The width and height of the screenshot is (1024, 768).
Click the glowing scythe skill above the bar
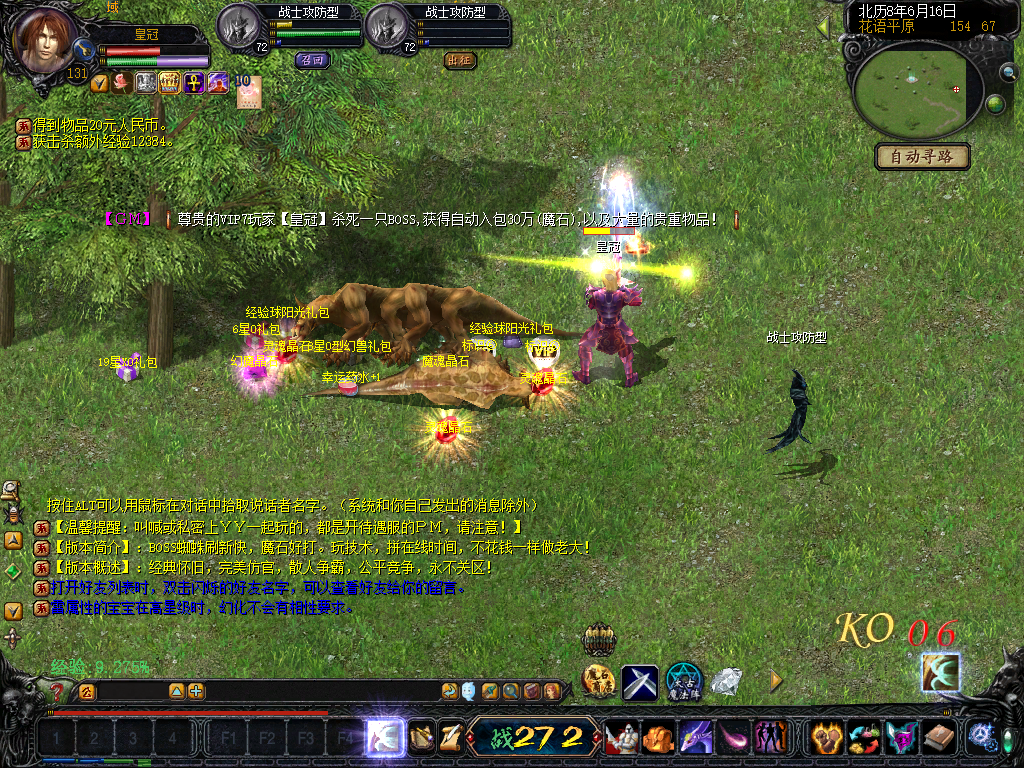(x=940, y=672)
